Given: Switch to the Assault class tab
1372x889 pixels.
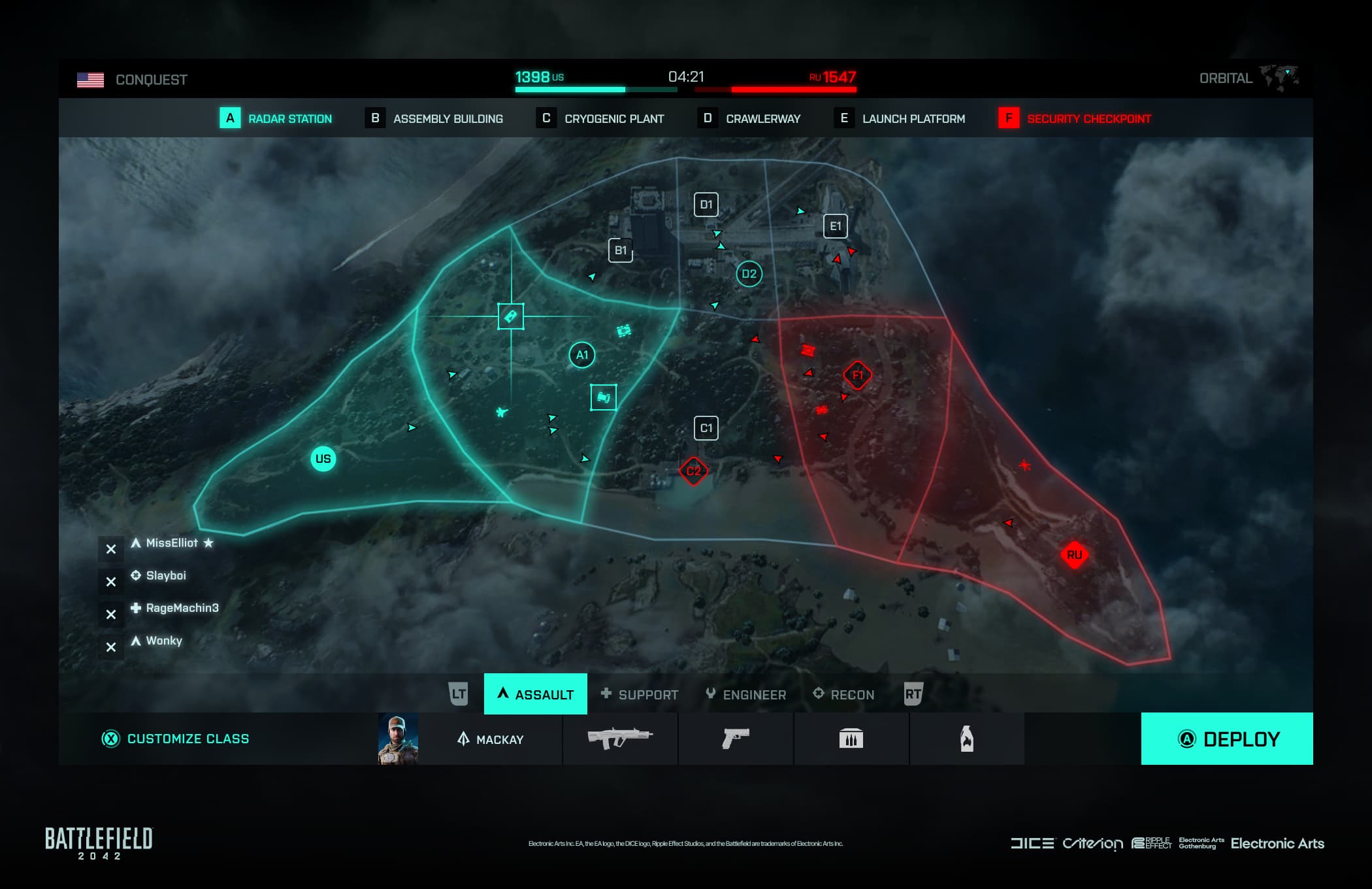Looking at the screenshot, I should point(536,694).
